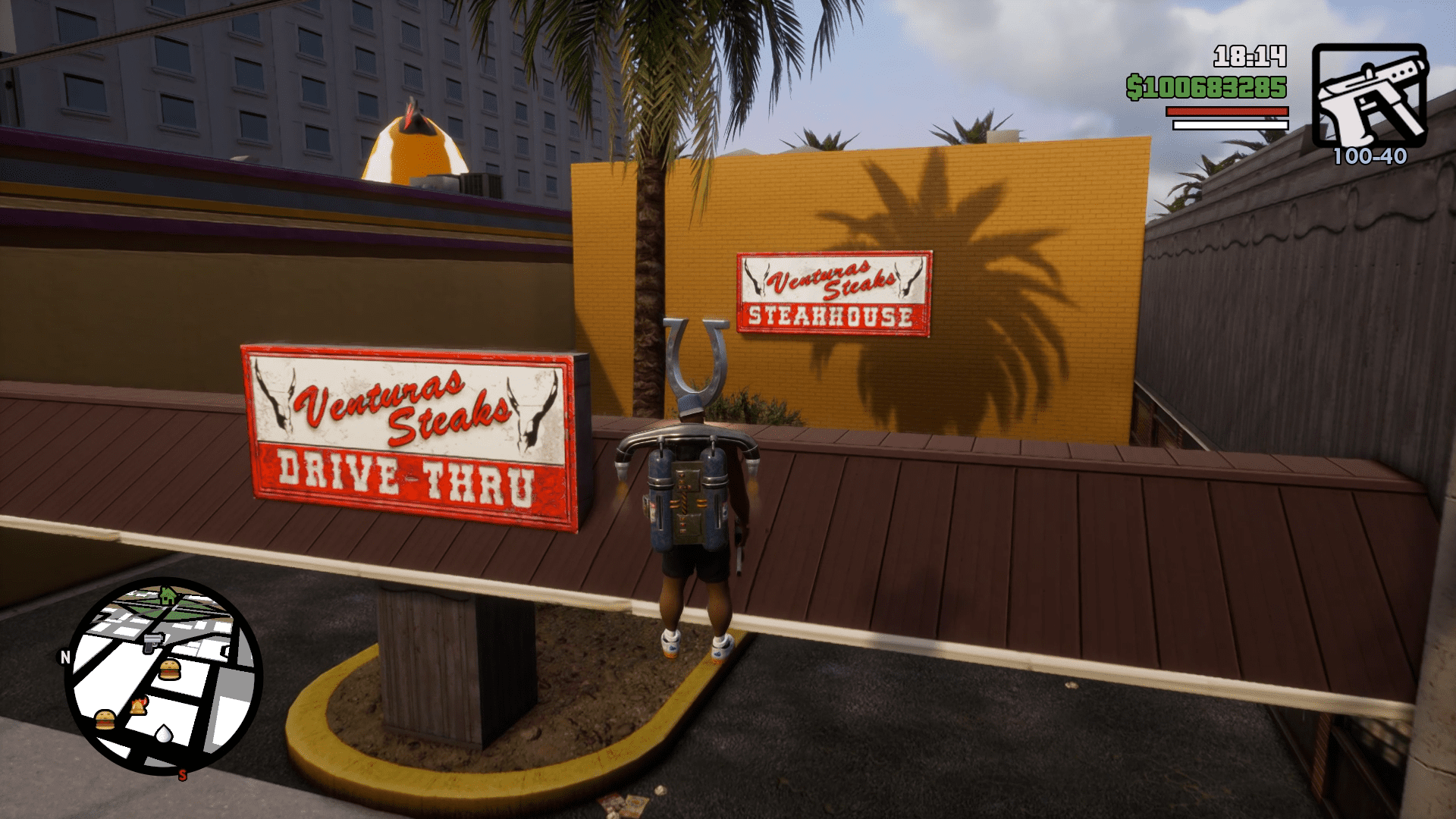Select the flaming Cluckin' Bell icon on the minimap
The height and width of the screenshot is (819, 1456).
[140, 706]
